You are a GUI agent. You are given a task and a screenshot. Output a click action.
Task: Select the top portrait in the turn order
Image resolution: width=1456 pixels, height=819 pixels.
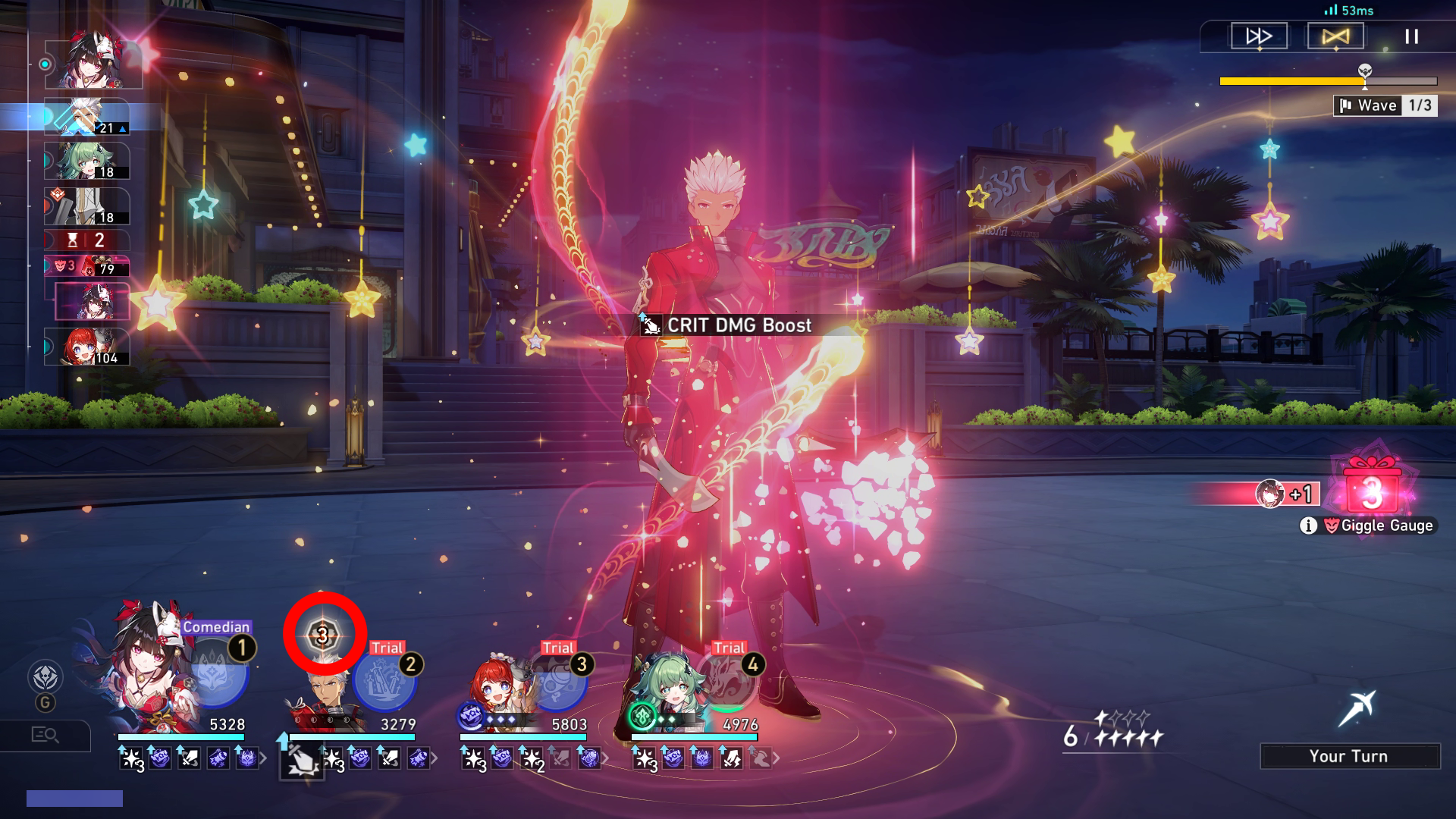tap(94, 61)
